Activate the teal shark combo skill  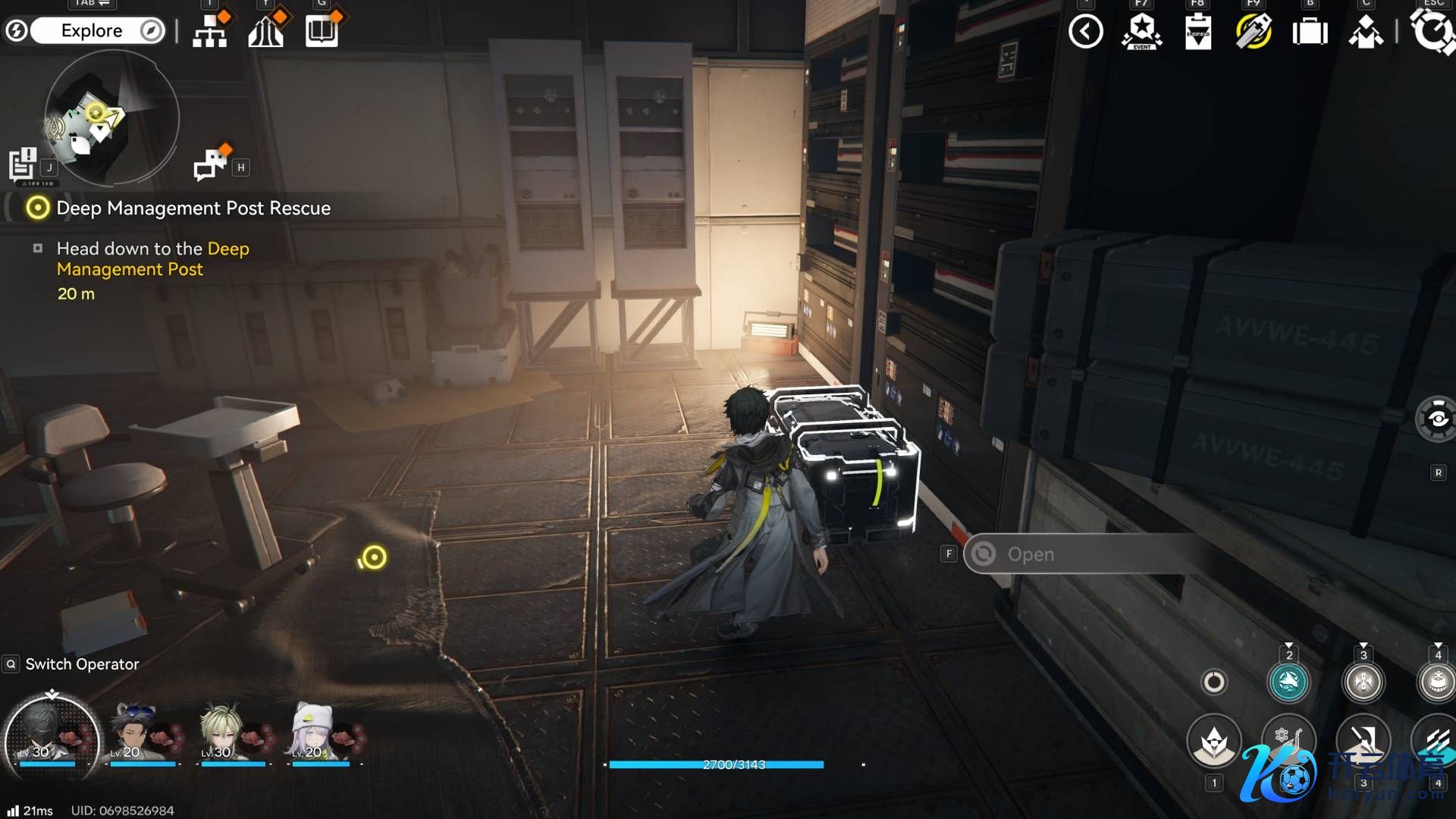pos(1288,682)
